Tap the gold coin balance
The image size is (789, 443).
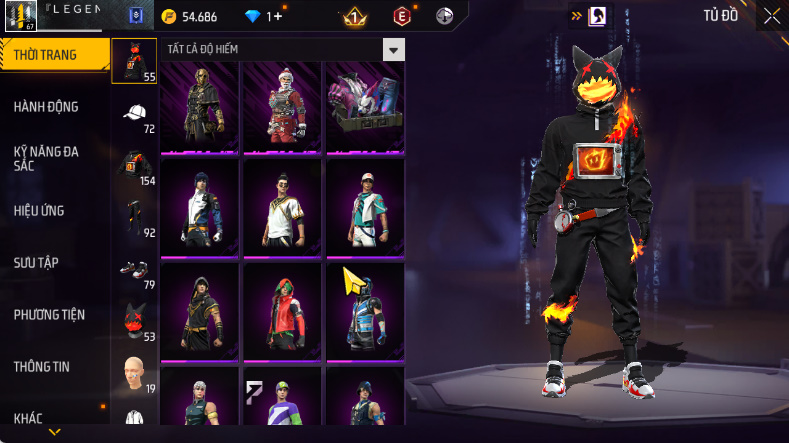(x=190, y=17)
